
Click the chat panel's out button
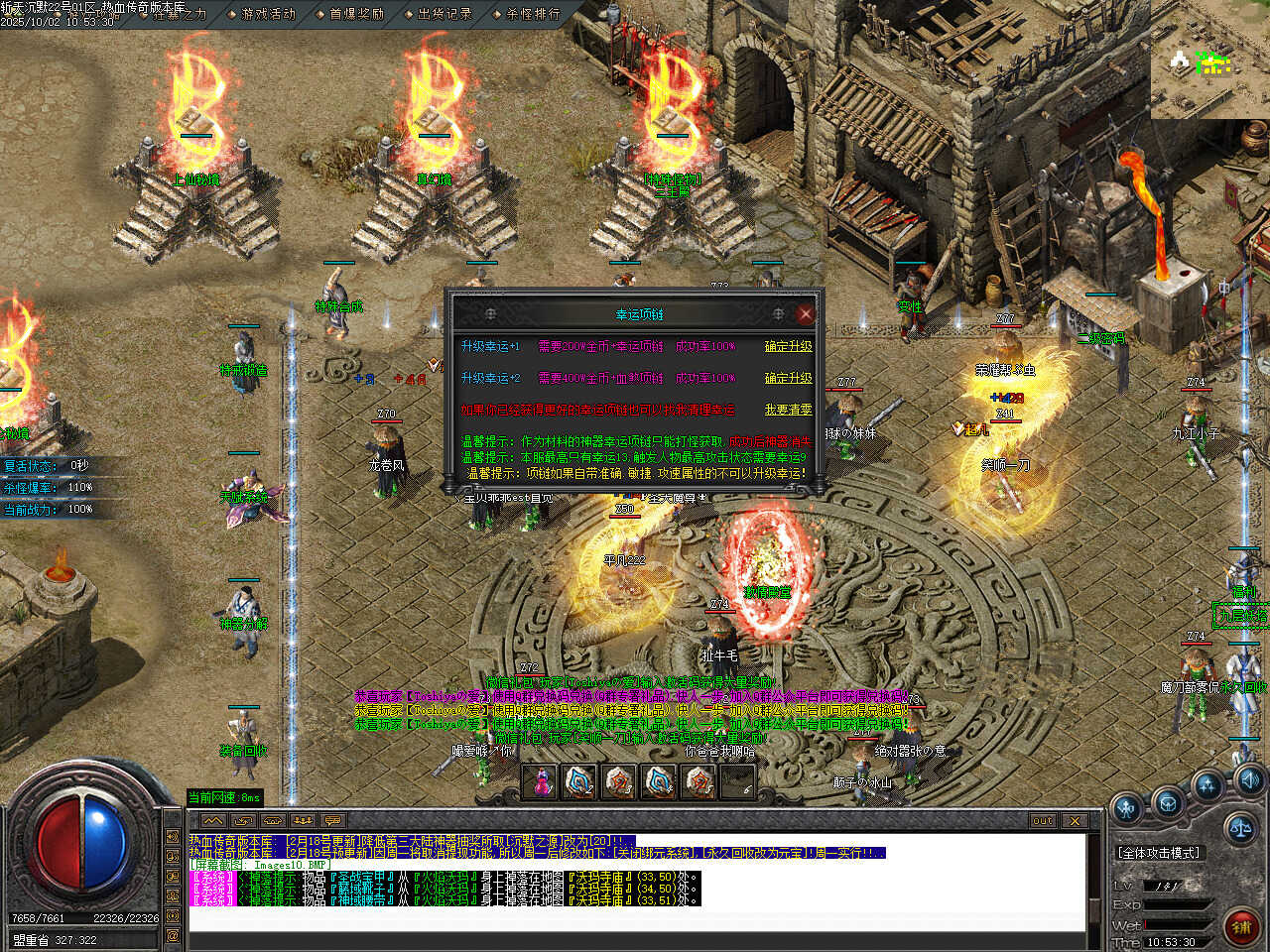point(1042,820)
